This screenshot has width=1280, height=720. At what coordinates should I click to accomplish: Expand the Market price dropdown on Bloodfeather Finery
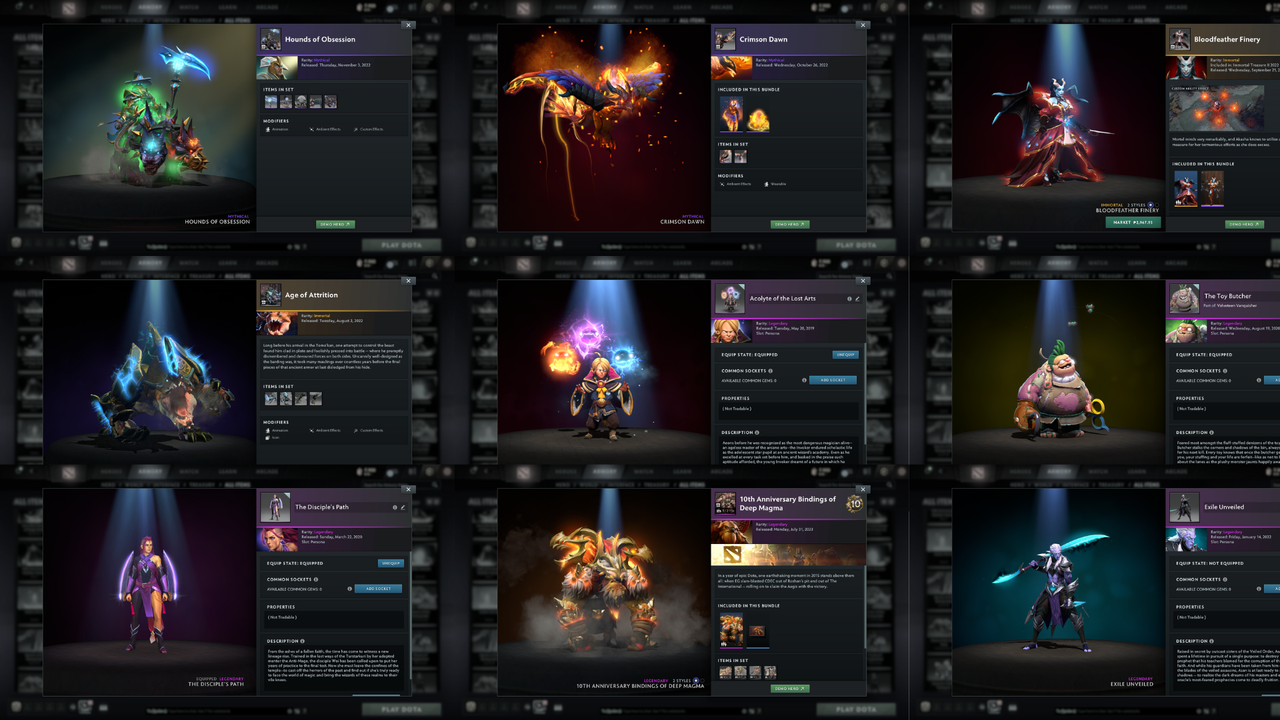1133,222
